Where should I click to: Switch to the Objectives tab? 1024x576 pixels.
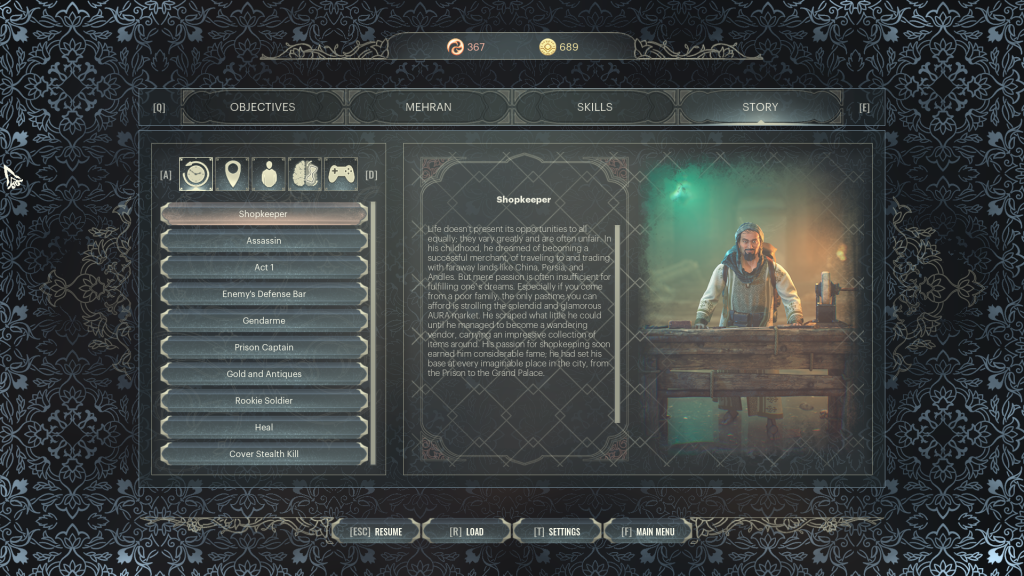[262, 107]
